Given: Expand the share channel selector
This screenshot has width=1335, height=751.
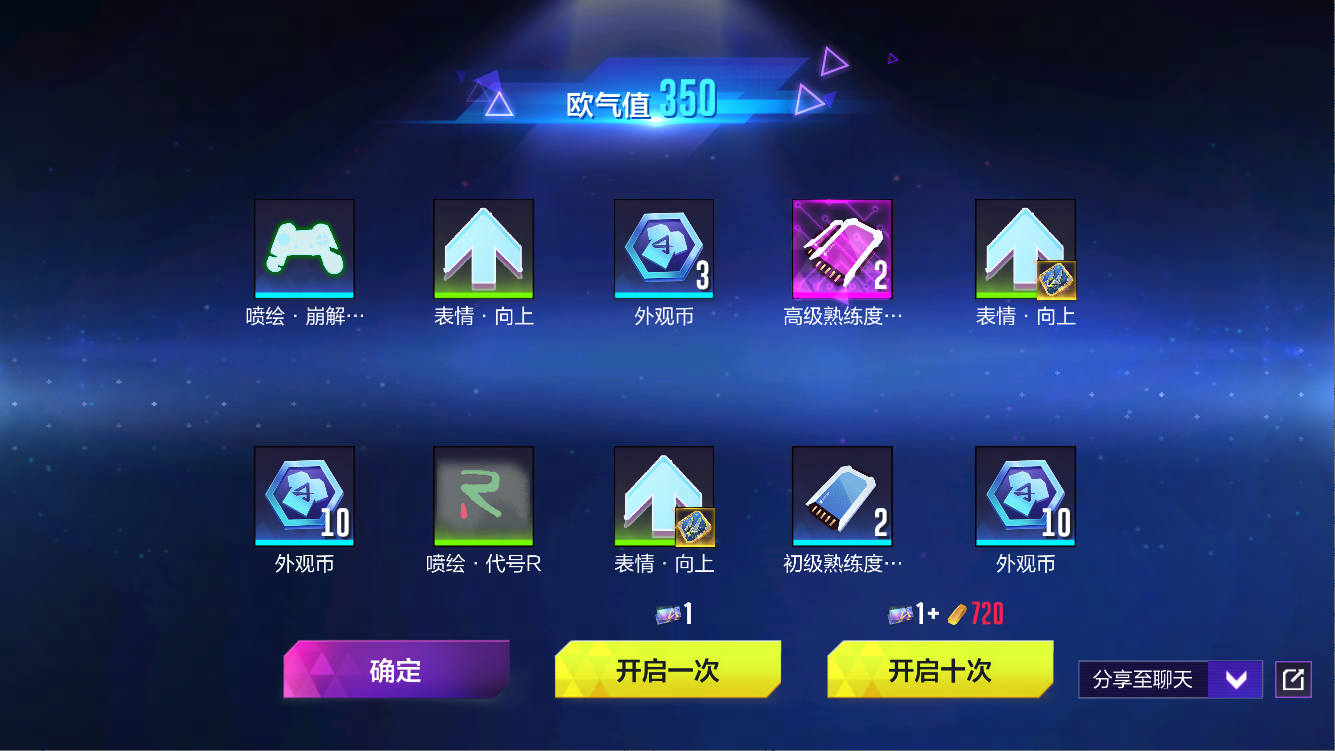Looking at the screenshot, I should (x=1236, y=678).
